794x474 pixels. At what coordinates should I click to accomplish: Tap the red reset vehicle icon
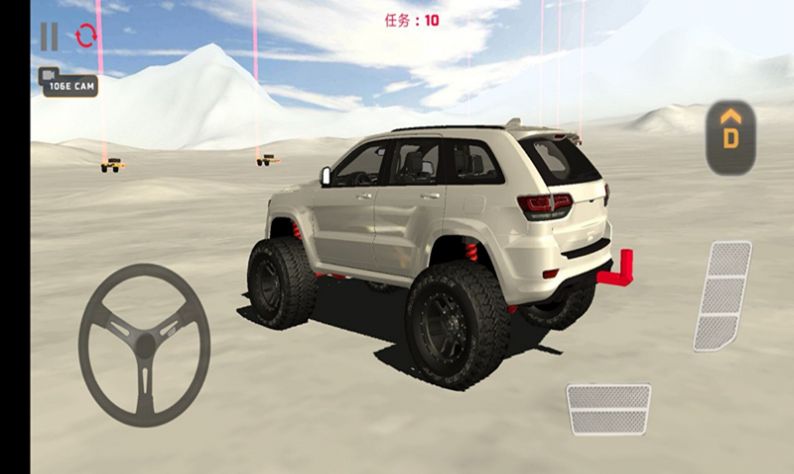pos(86,37)
